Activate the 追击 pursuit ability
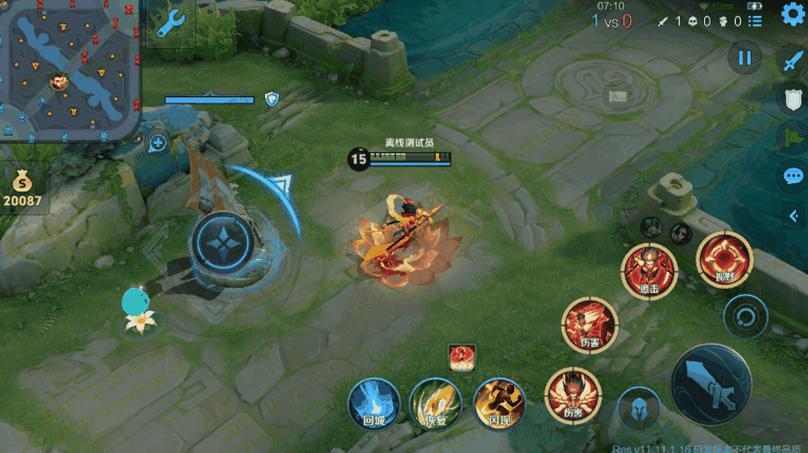 pyautogui.click(x=649, y=270)
